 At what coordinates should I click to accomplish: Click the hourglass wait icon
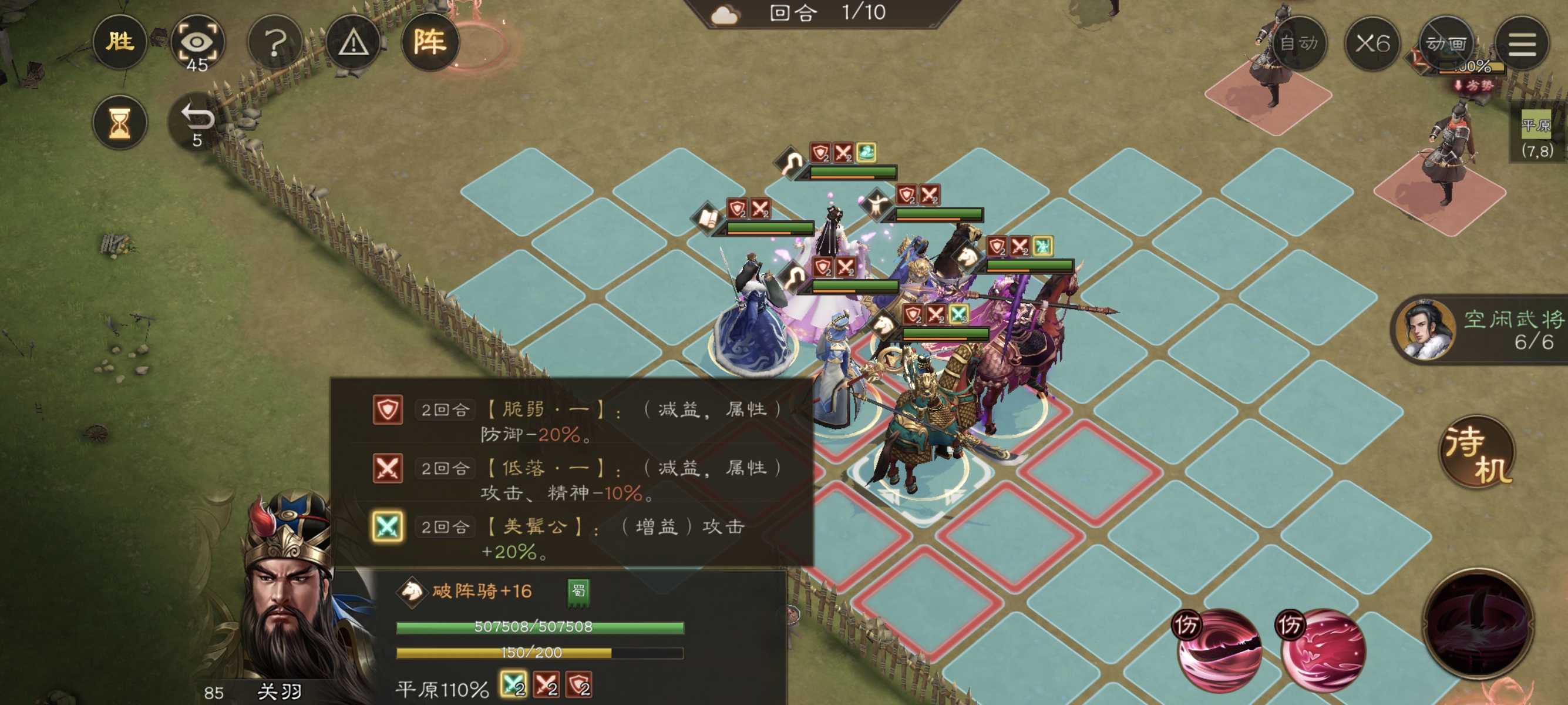click(121, 122)
